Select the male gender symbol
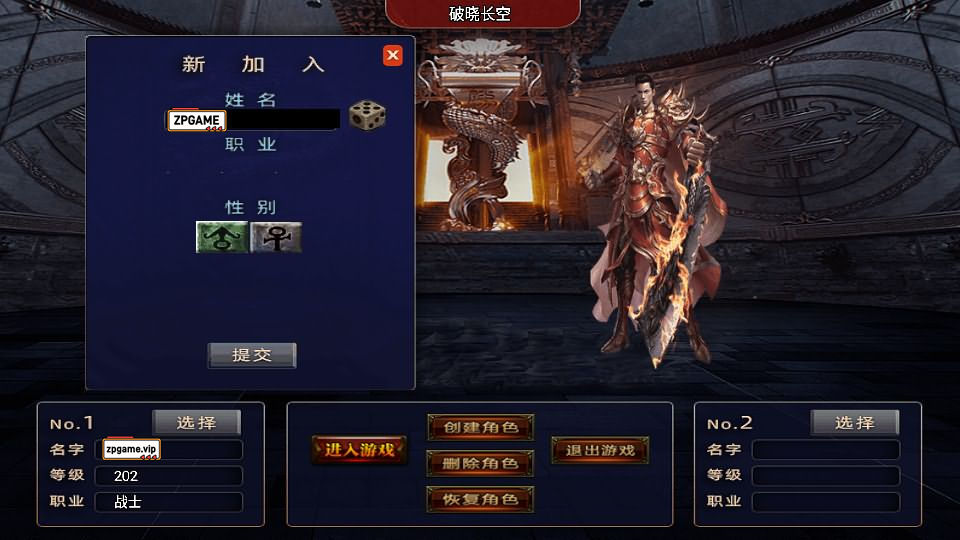 tap(221, 237)
